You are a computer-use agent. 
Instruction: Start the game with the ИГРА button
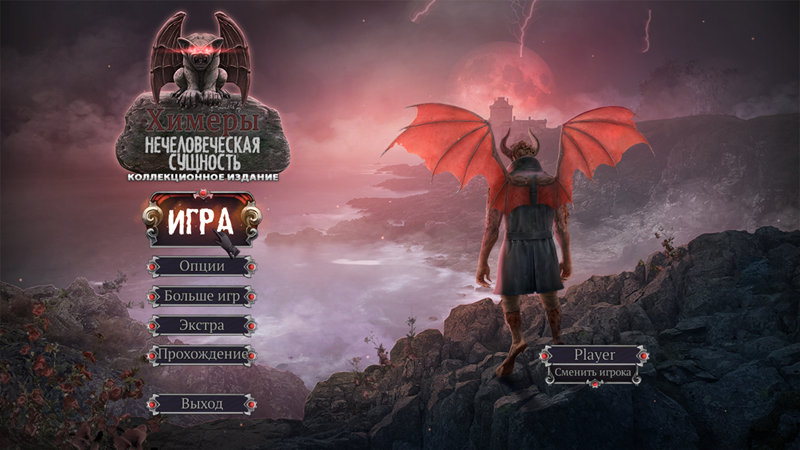(x=200, y=219)
